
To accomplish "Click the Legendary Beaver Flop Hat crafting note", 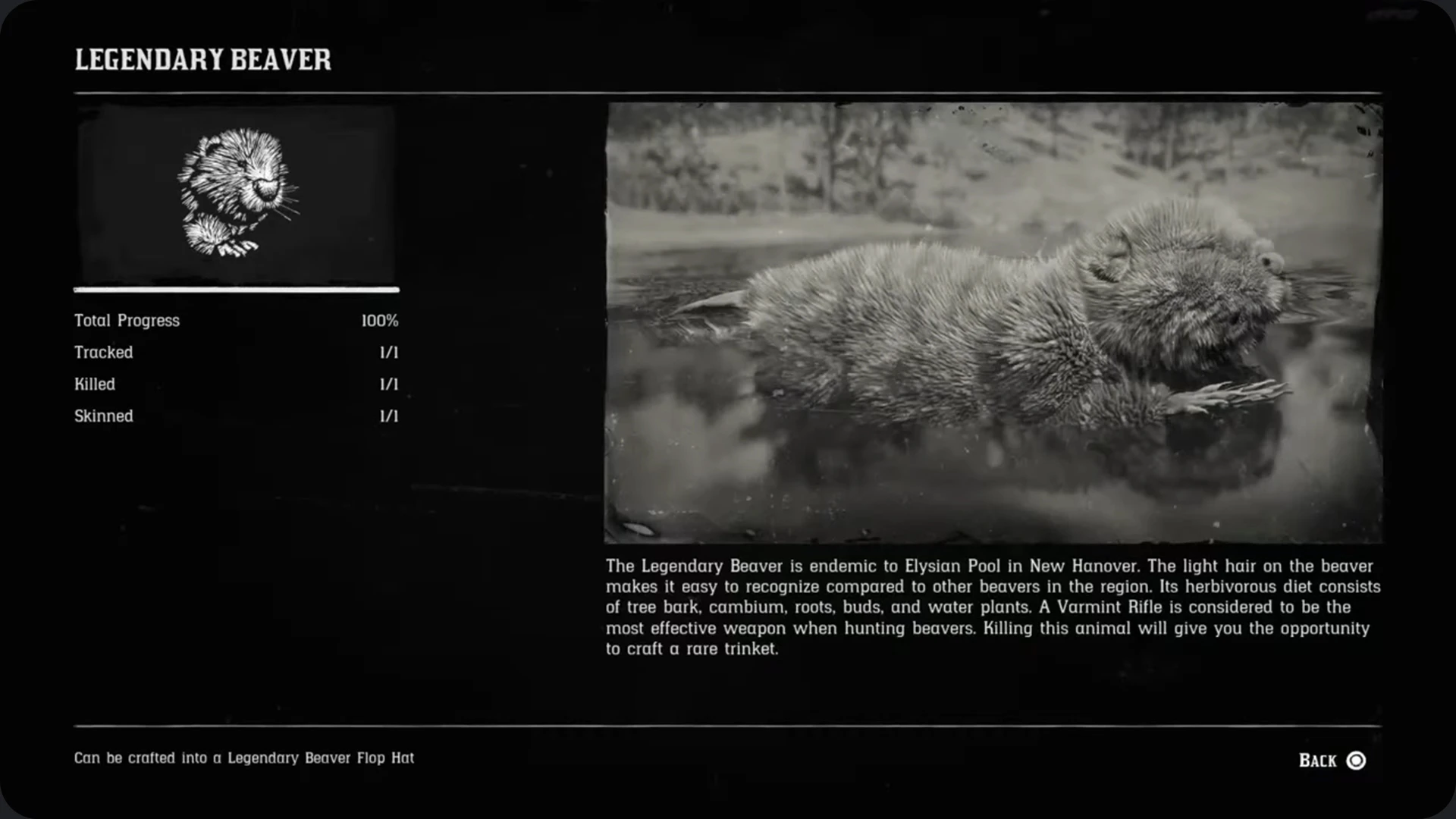I will tap(243, 758).
